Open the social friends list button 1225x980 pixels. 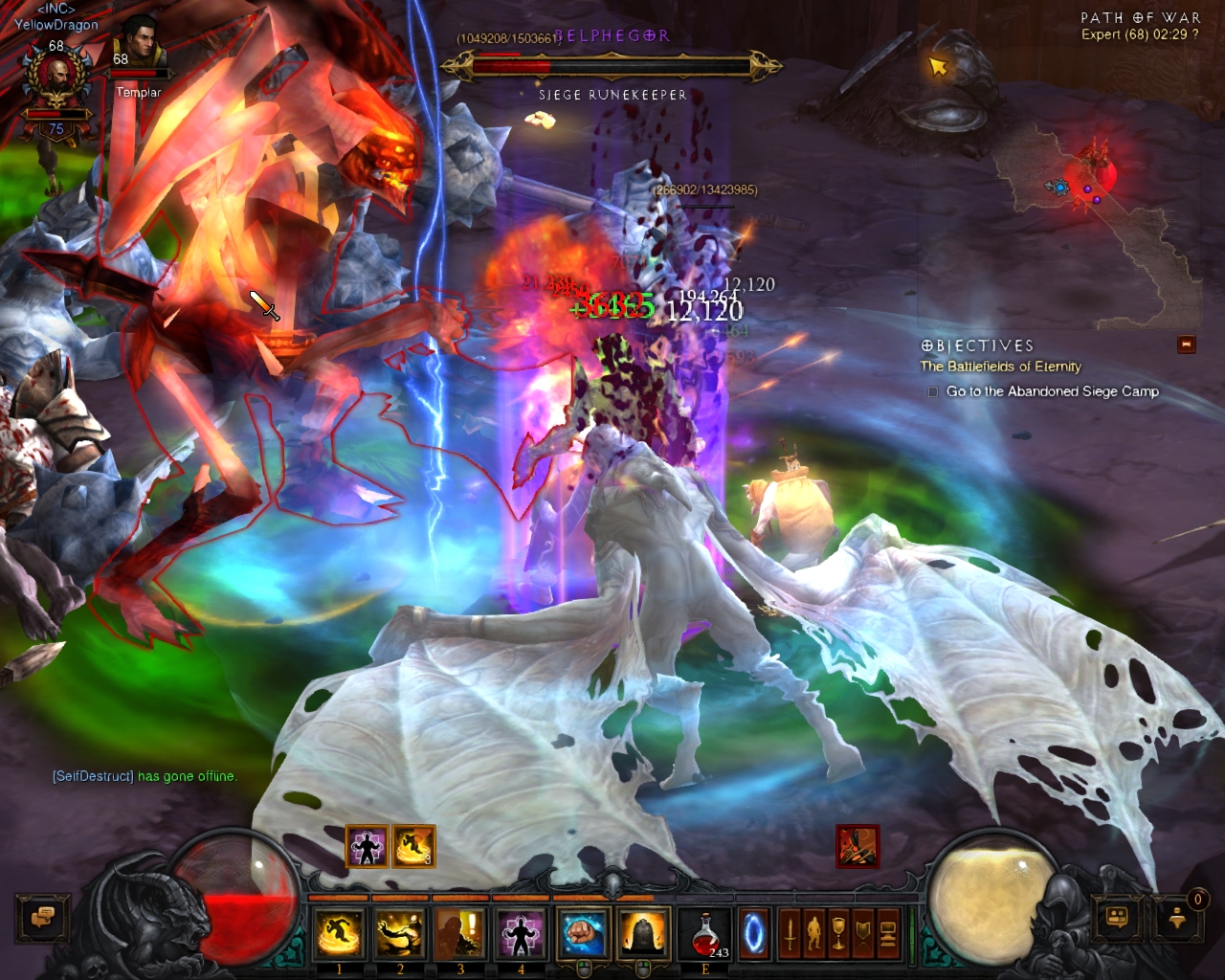point(1117,918)
